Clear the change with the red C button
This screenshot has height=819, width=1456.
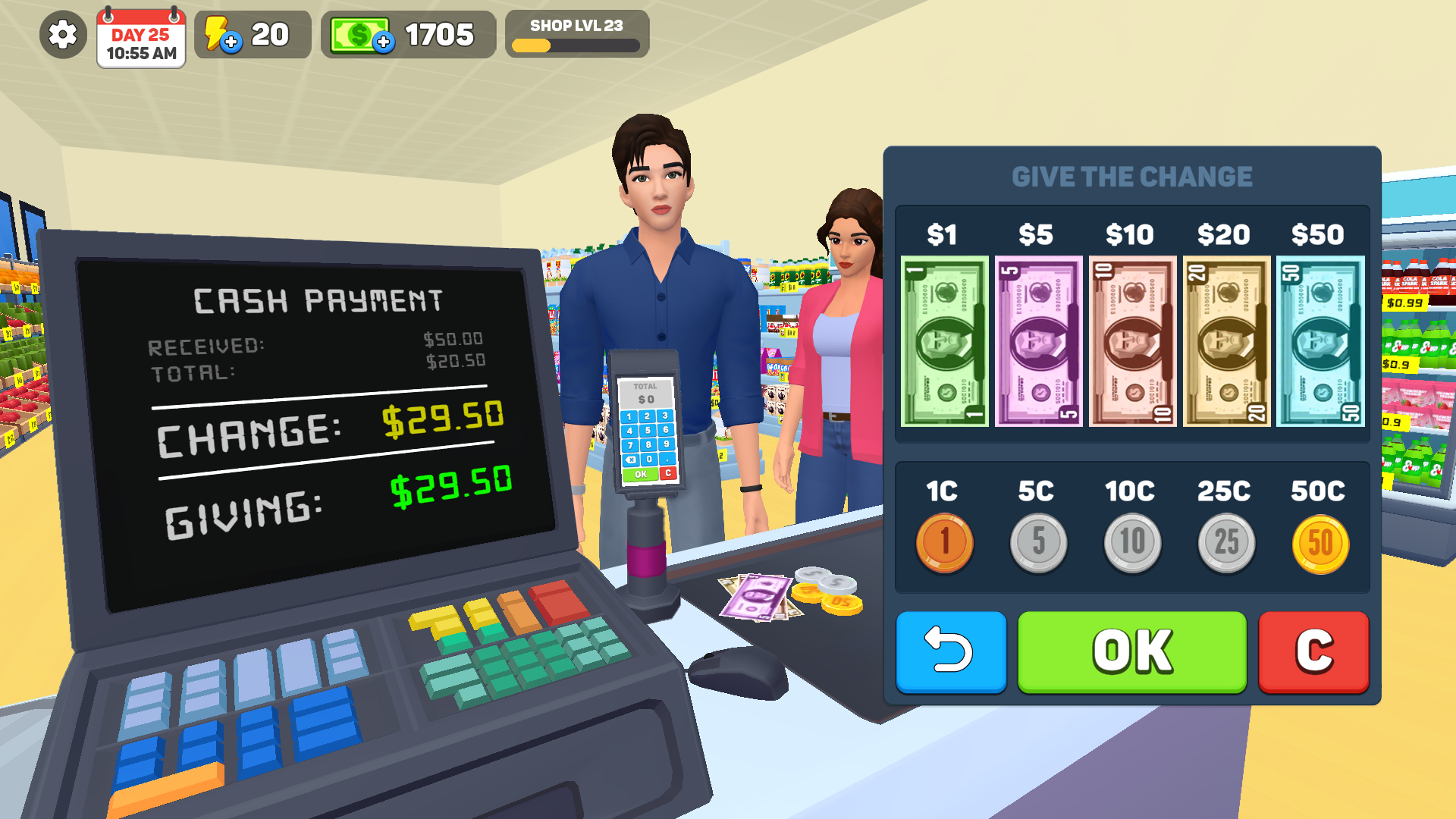1313,651
